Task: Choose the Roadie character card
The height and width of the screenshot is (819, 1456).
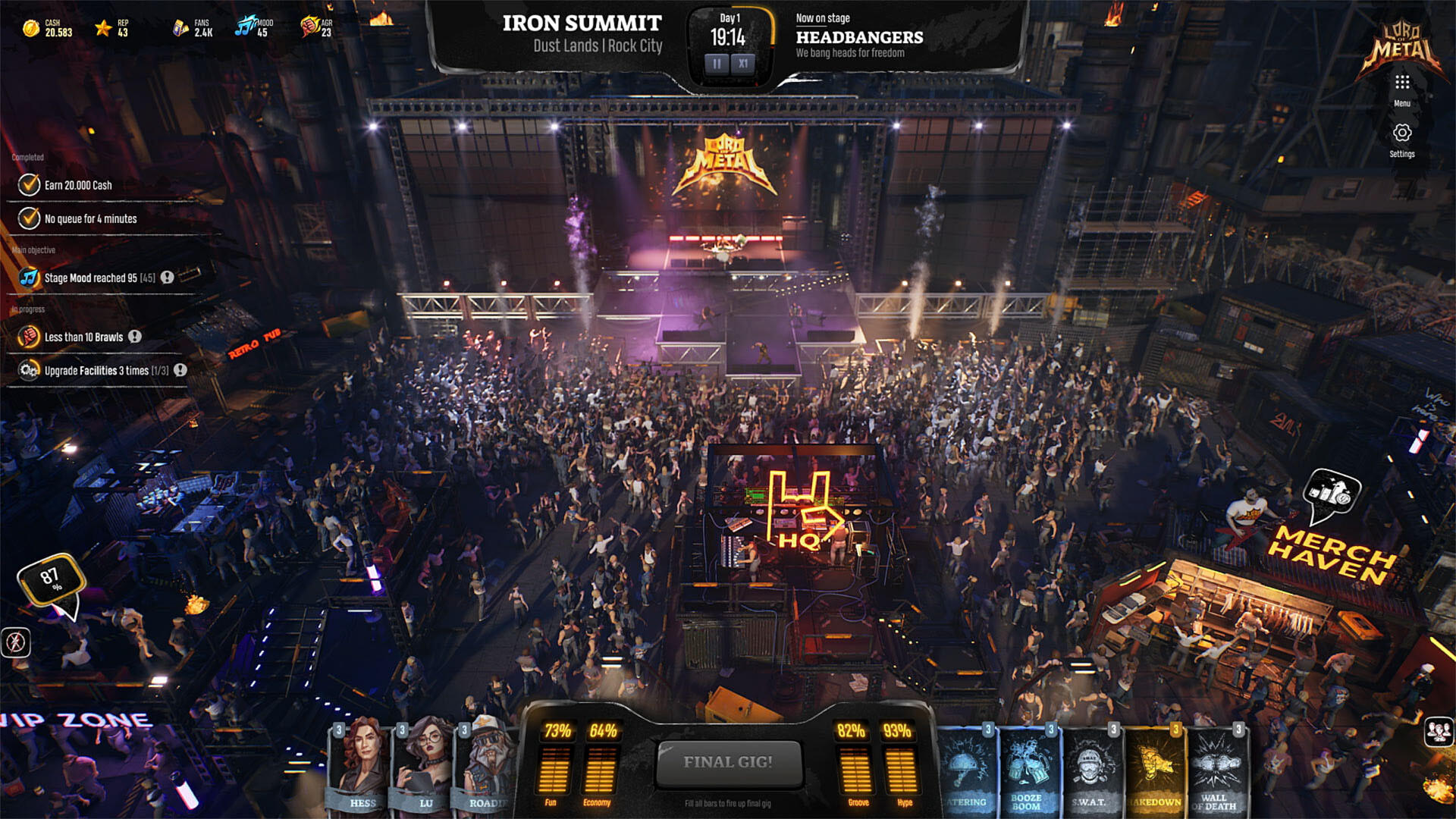Action: 485,766
